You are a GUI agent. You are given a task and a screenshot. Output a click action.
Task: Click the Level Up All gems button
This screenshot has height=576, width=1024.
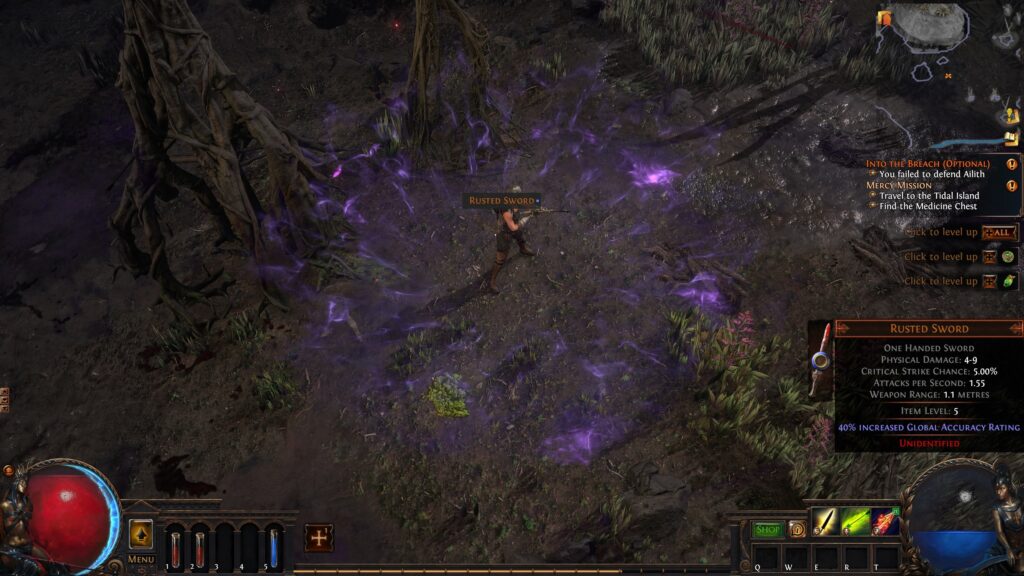[x=997, y=232]
